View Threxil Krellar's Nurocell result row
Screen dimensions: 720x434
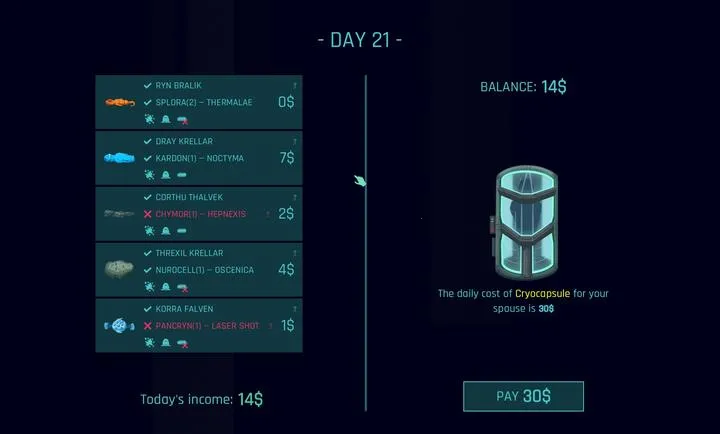pyautogui.click(x=198, y=270)
